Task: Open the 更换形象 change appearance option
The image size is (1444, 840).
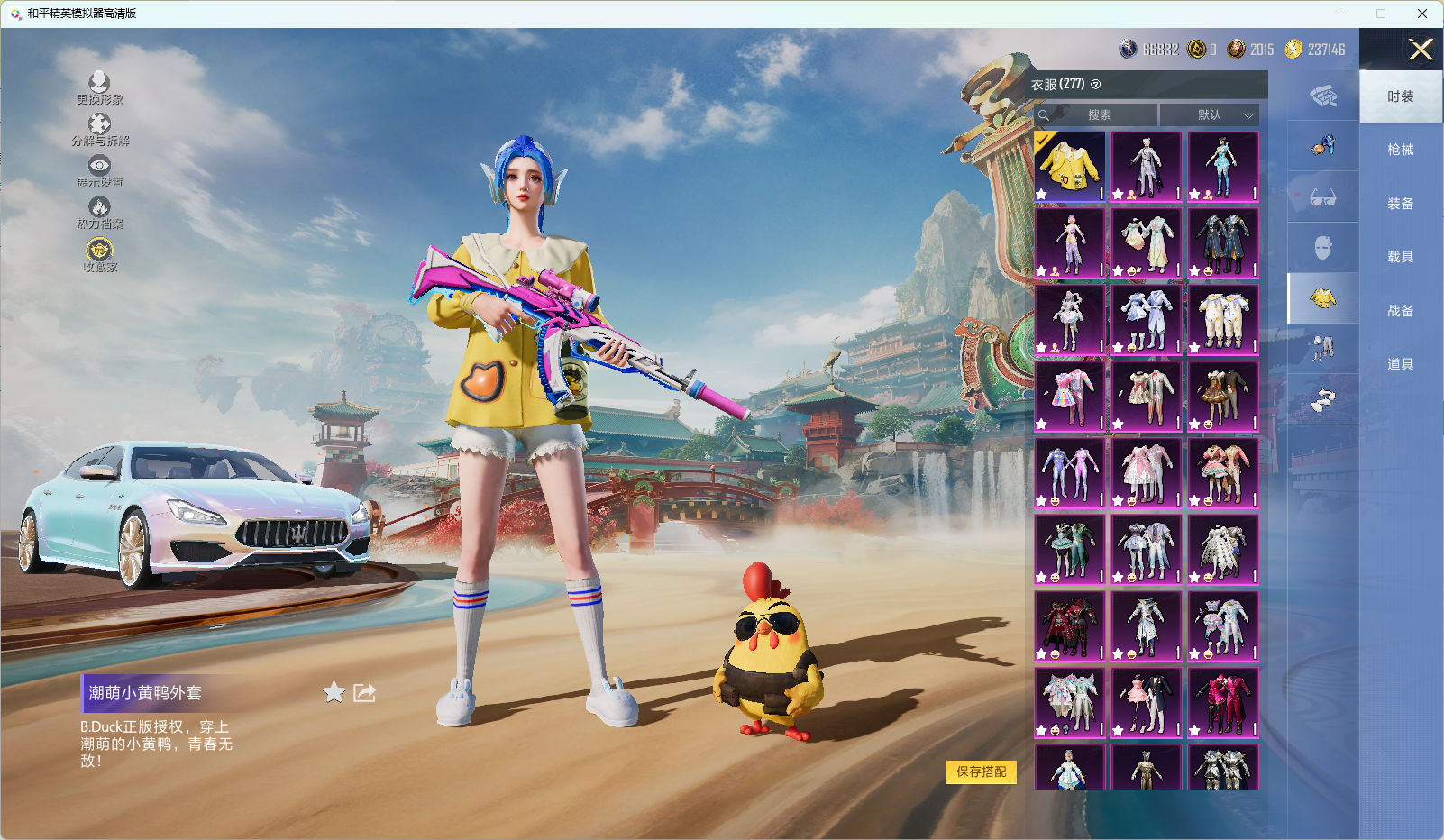Action: (x=99, y=88)
